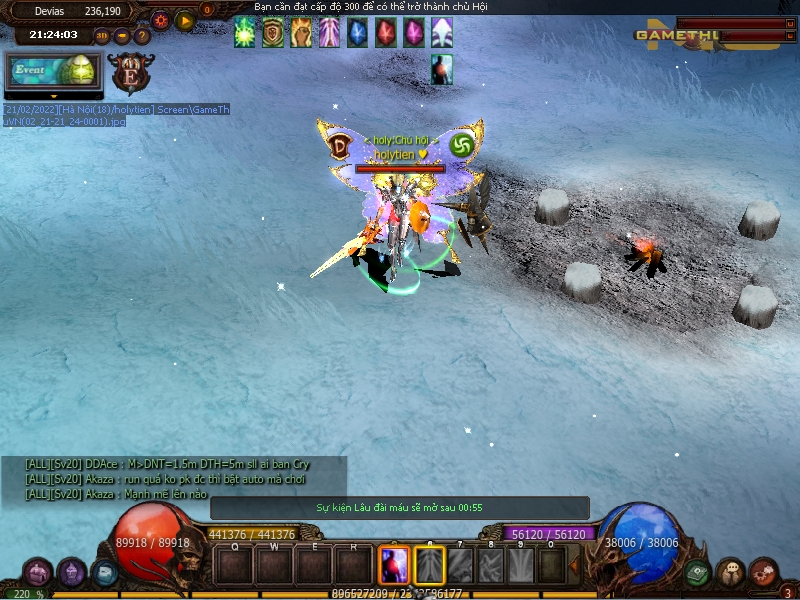The image size is (800, 600).
Task: Click the orange play arrow button
Action: click(x=185, y=19)
